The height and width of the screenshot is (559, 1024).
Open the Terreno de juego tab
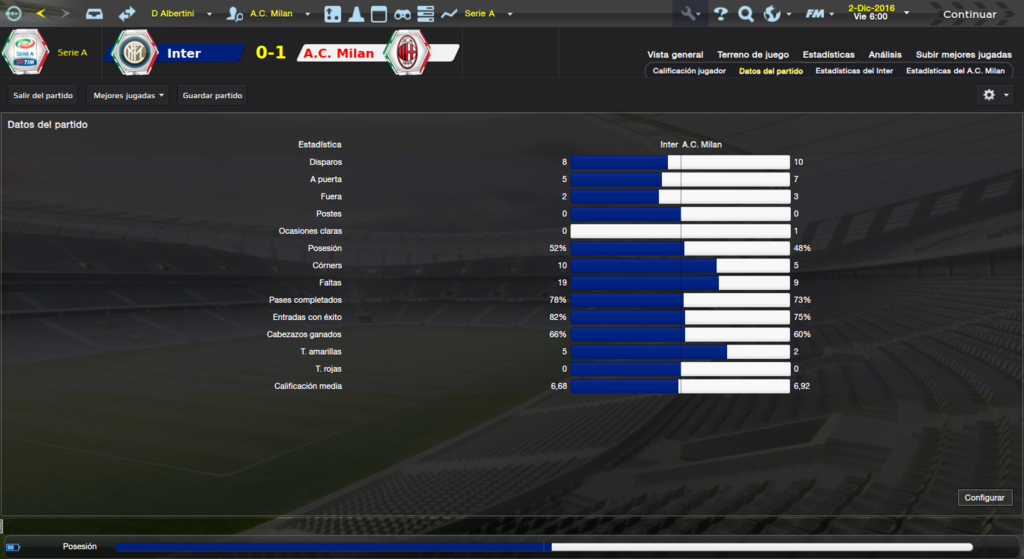point(753,55)
